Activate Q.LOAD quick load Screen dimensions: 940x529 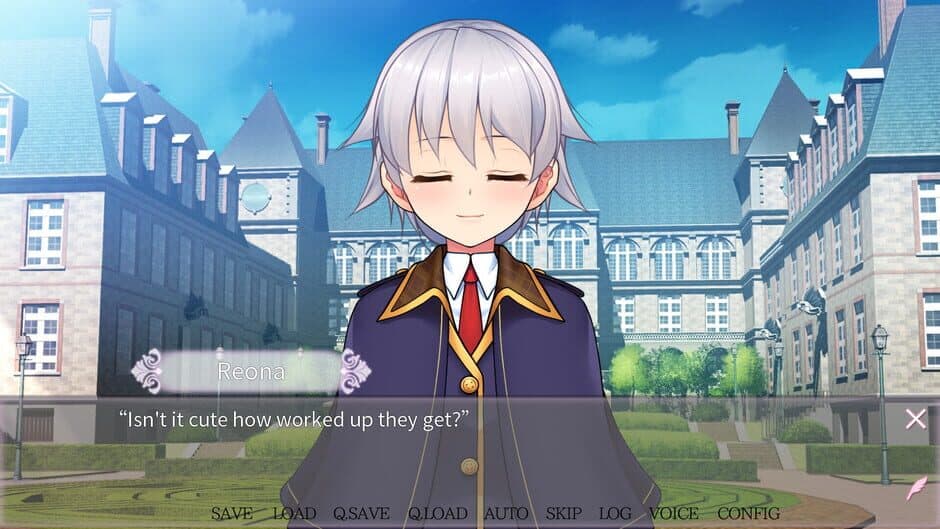(437, 514)
